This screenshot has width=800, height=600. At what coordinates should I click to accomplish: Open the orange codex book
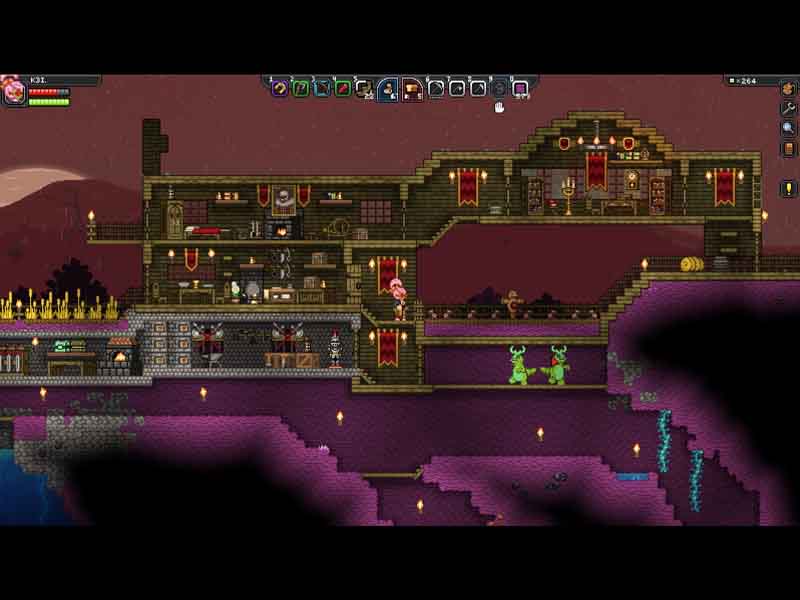tap(789, 149)
